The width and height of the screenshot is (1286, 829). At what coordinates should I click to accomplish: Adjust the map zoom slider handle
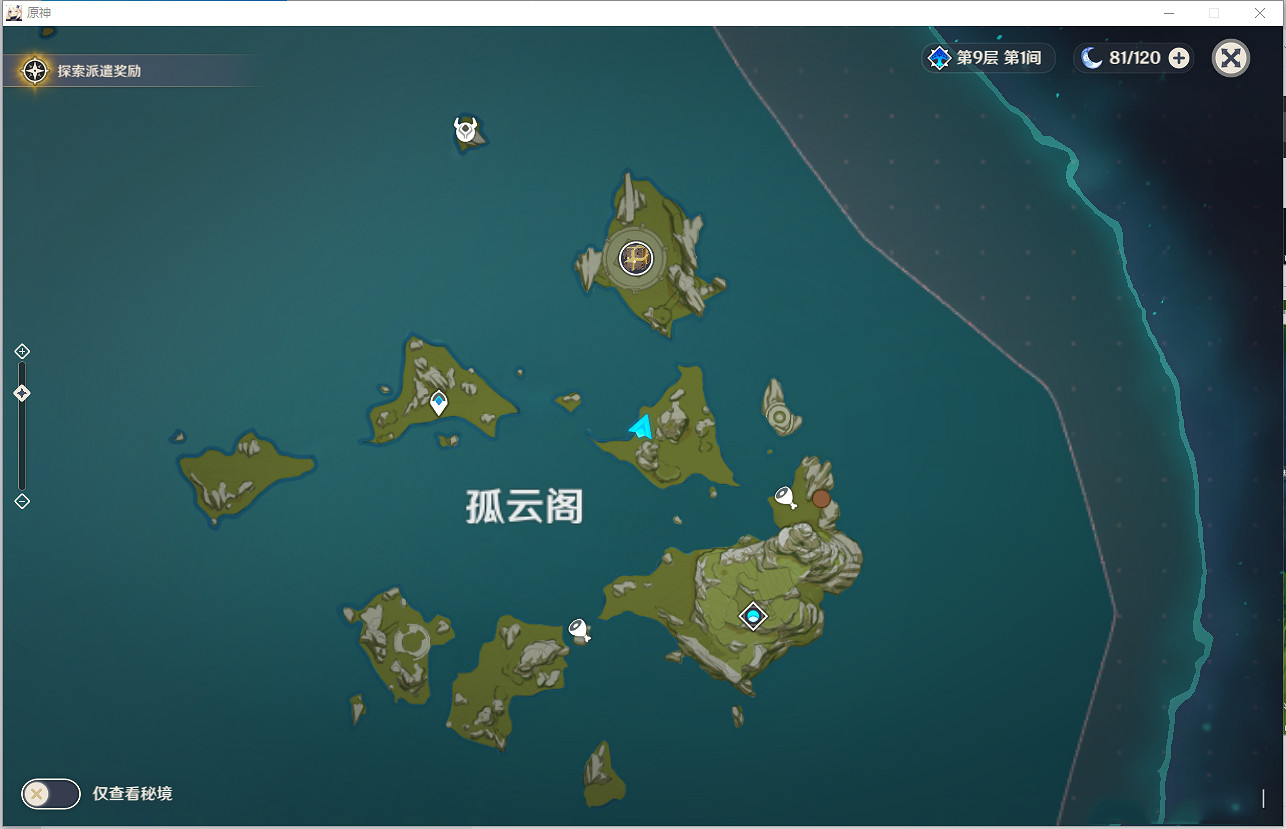pos(22,393)
